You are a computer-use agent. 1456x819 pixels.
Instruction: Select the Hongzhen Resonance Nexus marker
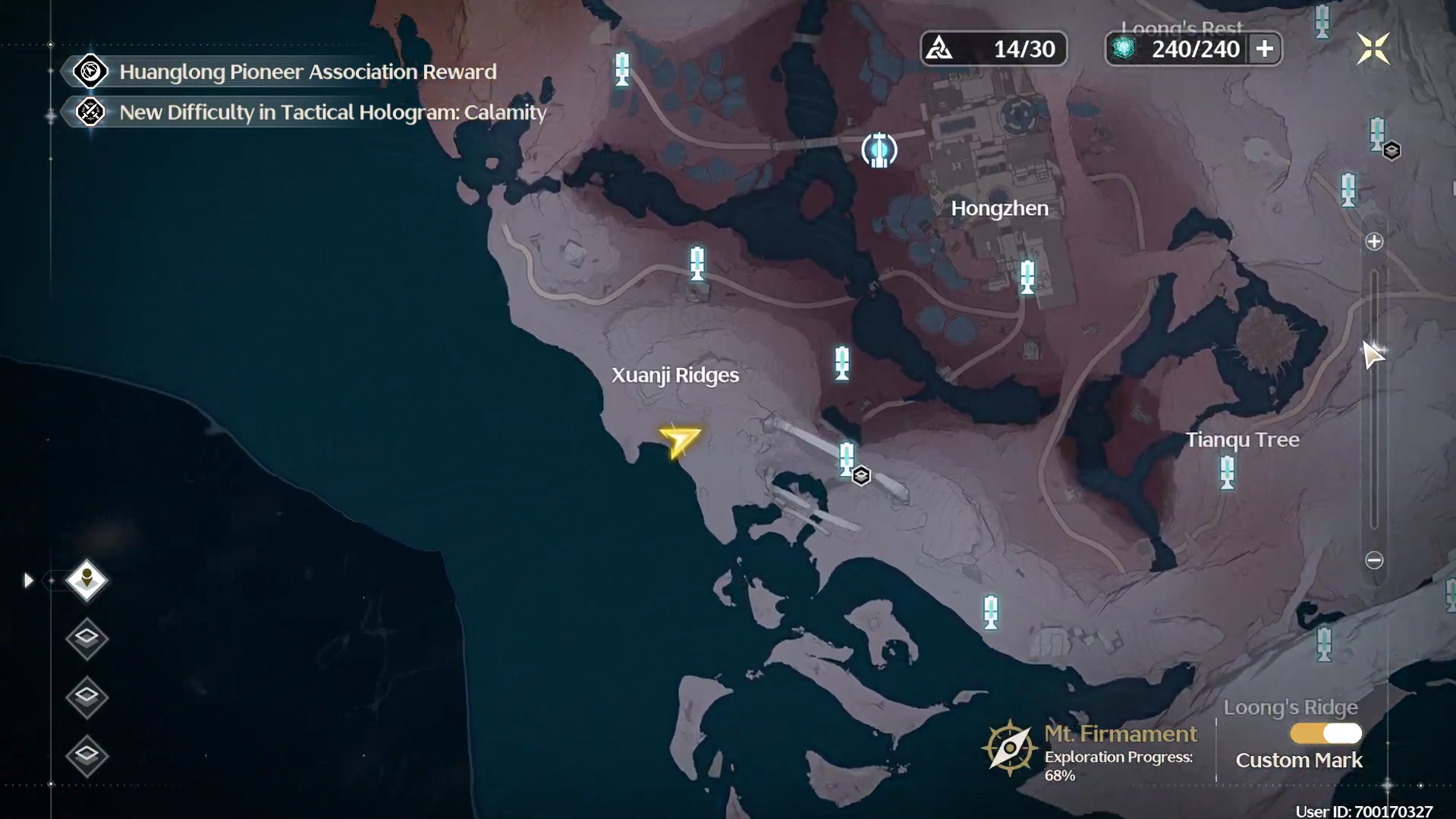(879, 150)
